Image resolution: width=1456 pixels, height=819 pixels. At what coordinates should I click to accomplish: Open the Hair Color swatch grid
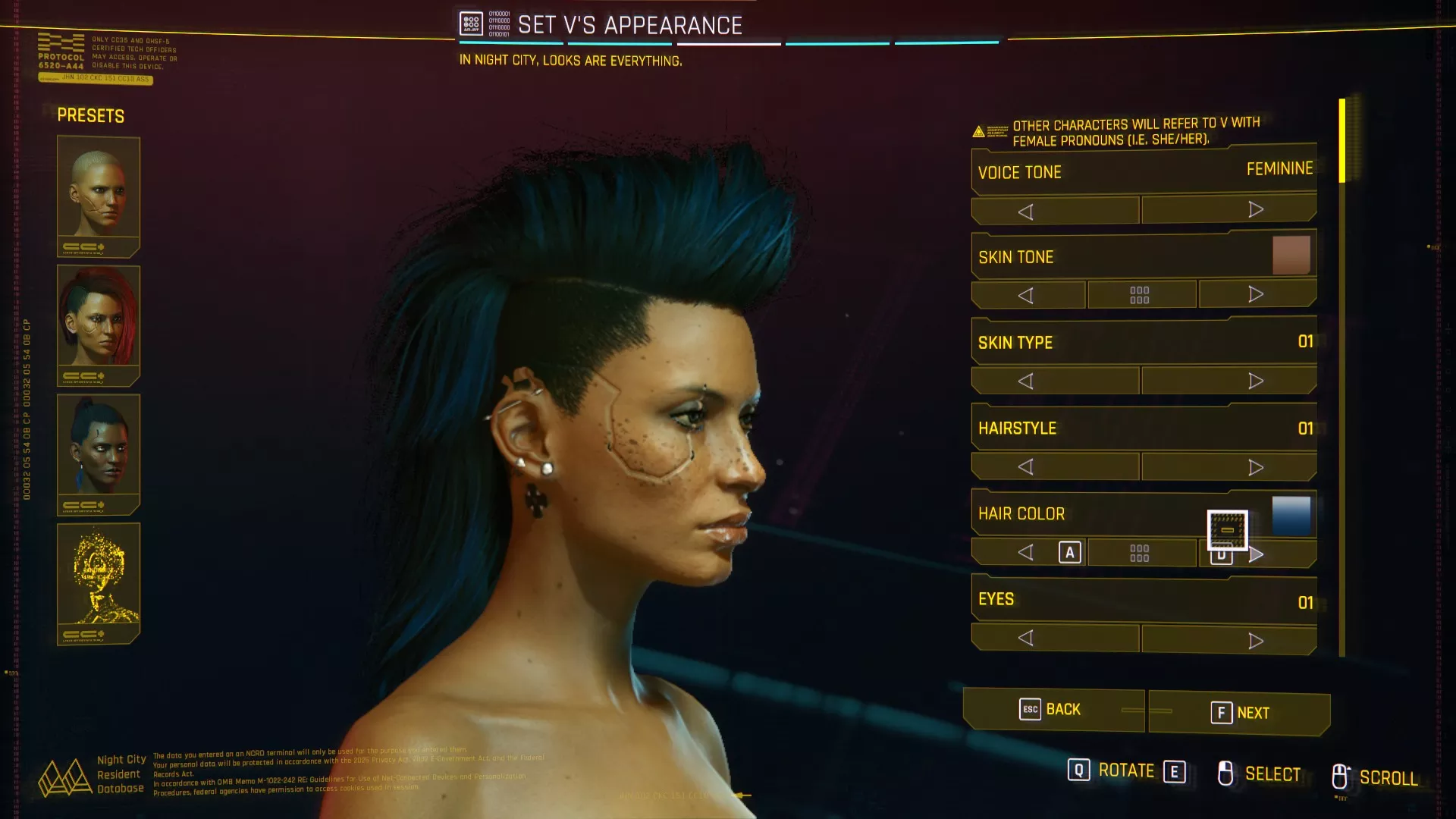pos(1140,553)
